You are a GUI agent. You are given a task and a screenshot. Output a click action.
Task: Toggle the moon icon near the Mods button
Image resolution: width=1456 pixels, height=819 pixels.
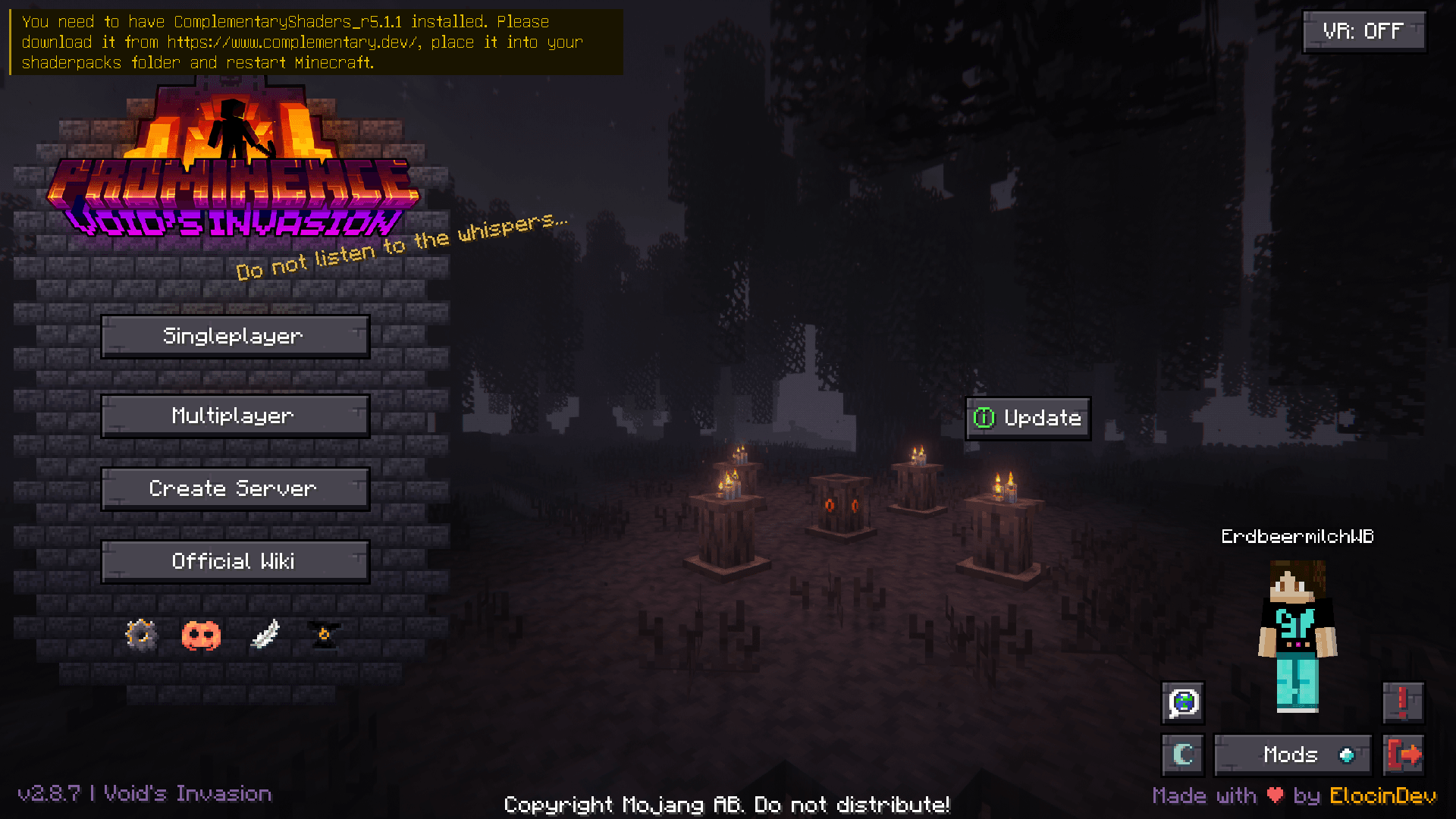[1182, 755]
